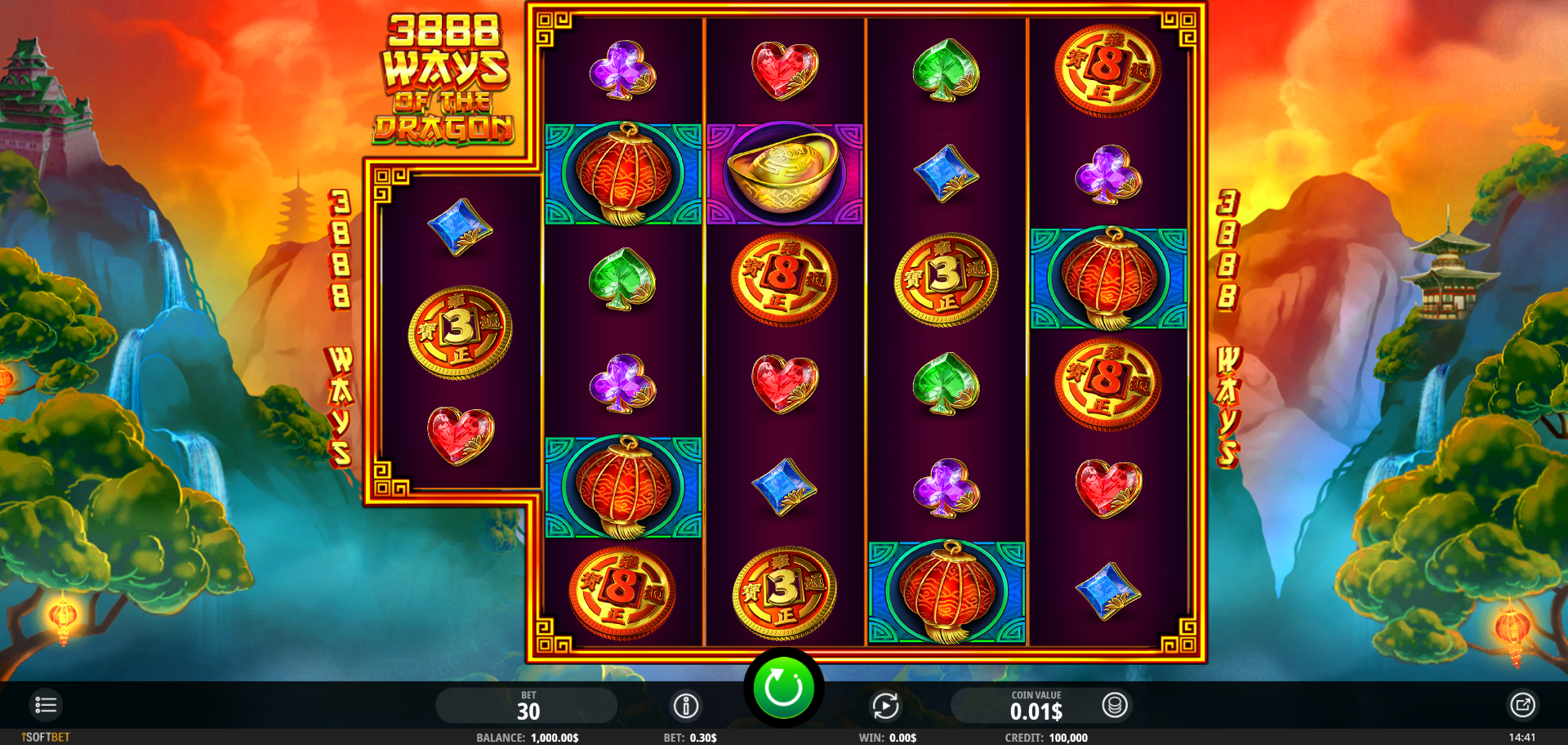This screenshot has height=745, width=1568.
Task: Toggle the fullscreen exit icon
Action: pos(1522,705)
